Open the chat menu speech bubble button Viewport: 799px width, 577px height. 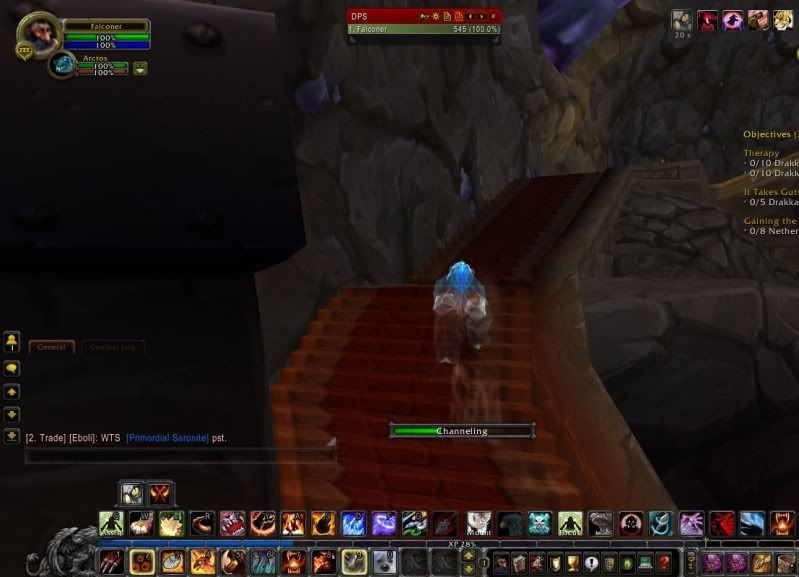[x=12, y=367]
